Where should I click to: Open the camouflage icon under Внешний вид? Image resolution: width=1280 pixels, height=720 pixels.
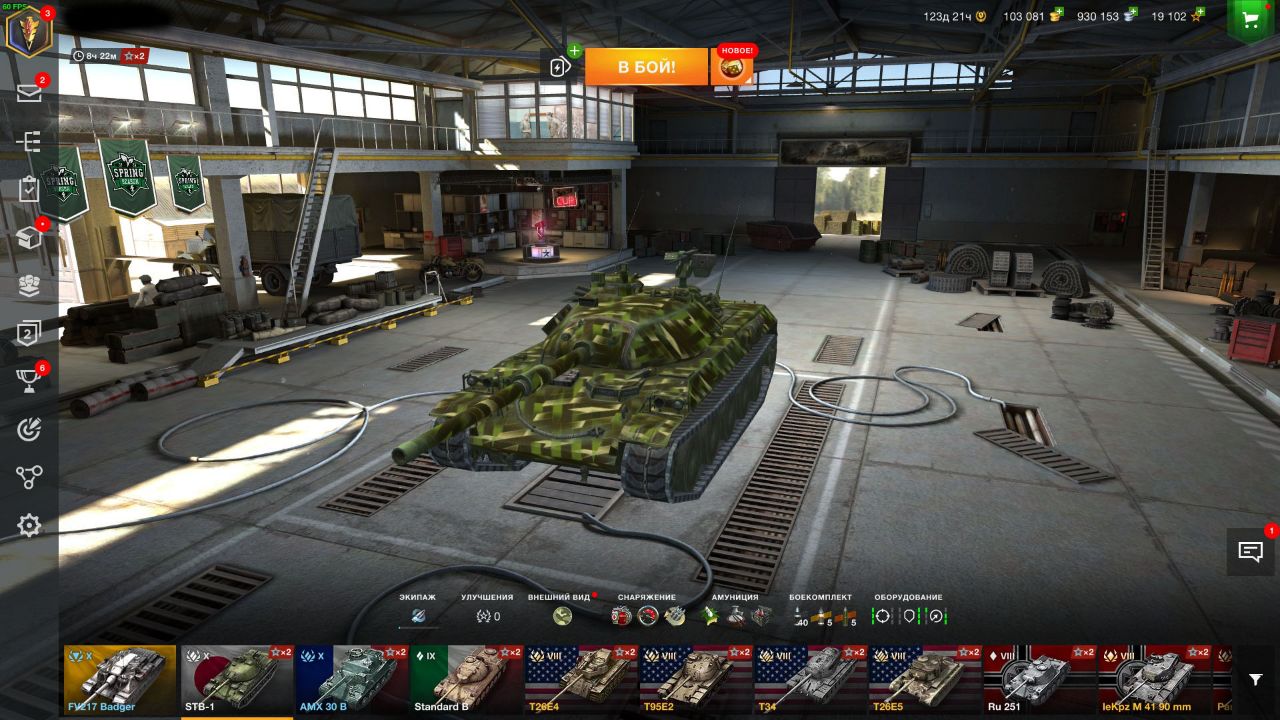coord(562,616)
